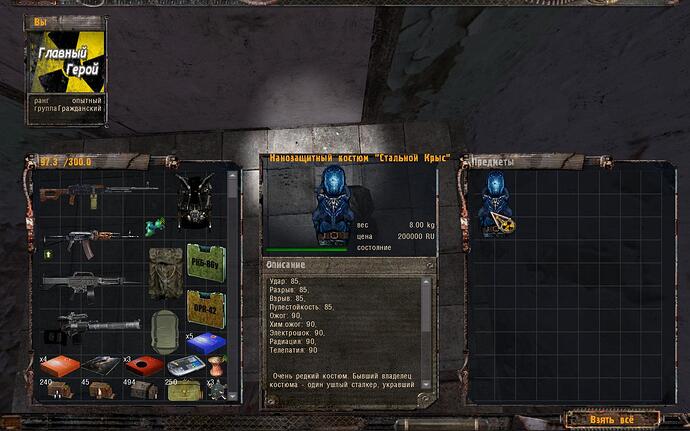This screenshot has width=690, height=431.
Task: Select the orange medkit stack x4
Action: pos(58,366)
